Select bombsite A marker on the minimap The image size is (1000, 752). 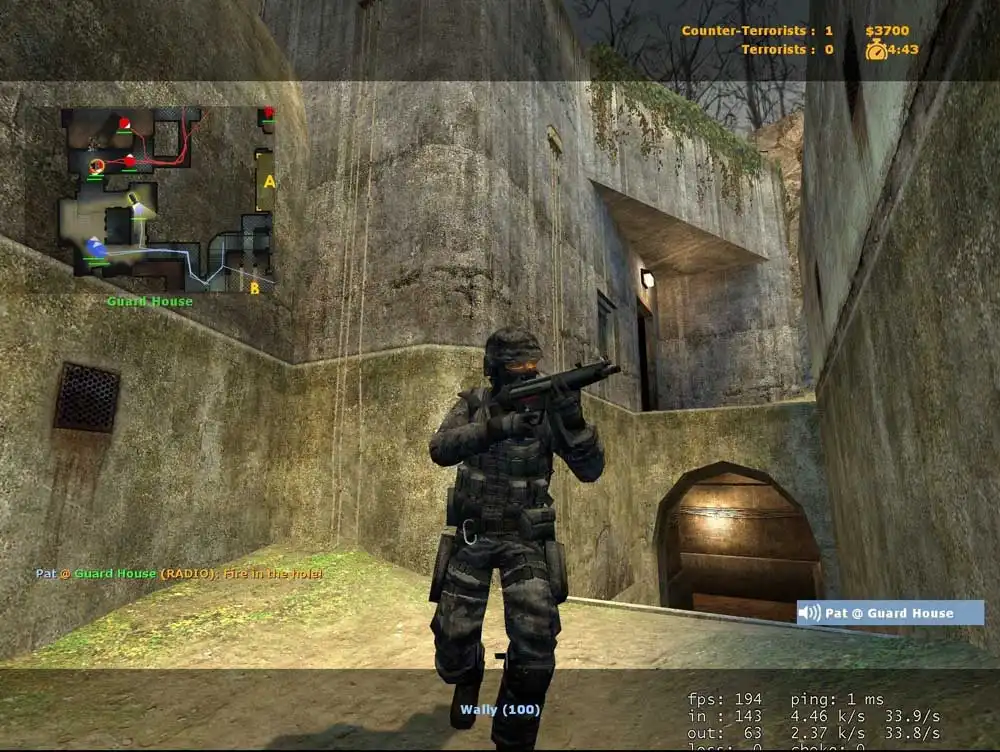pos(268,182)
